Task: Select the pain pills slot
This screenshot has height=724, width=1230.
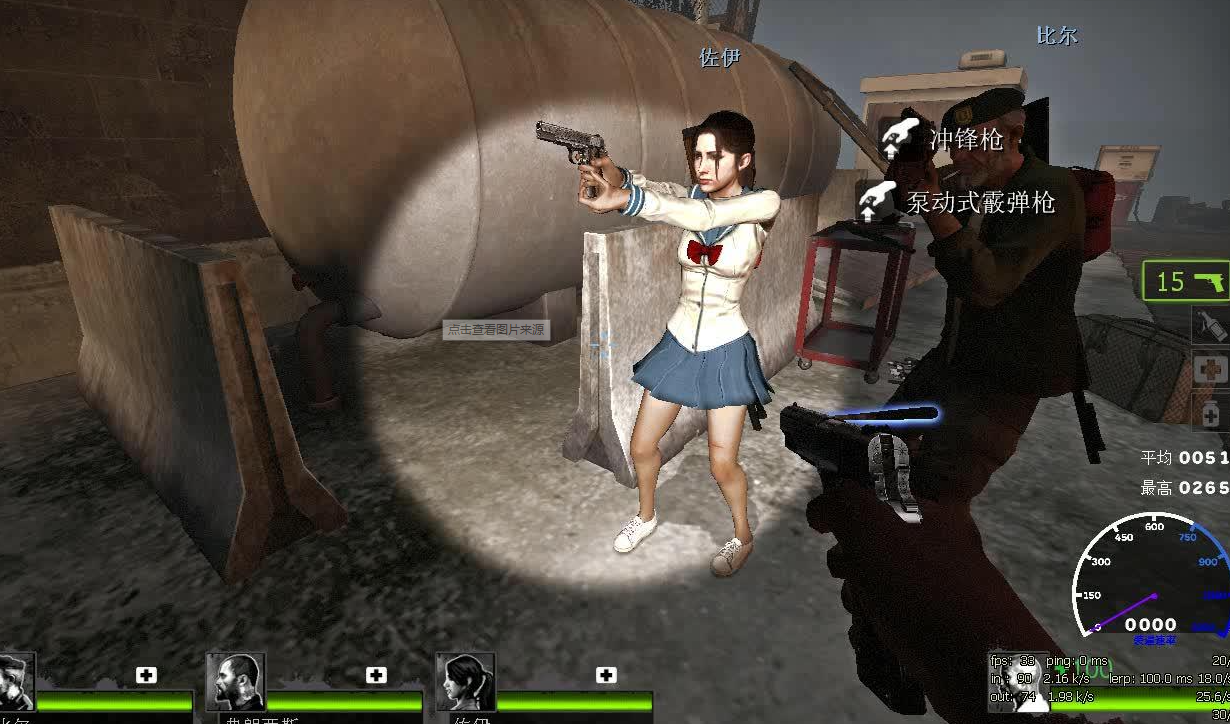Action: 1210,410
